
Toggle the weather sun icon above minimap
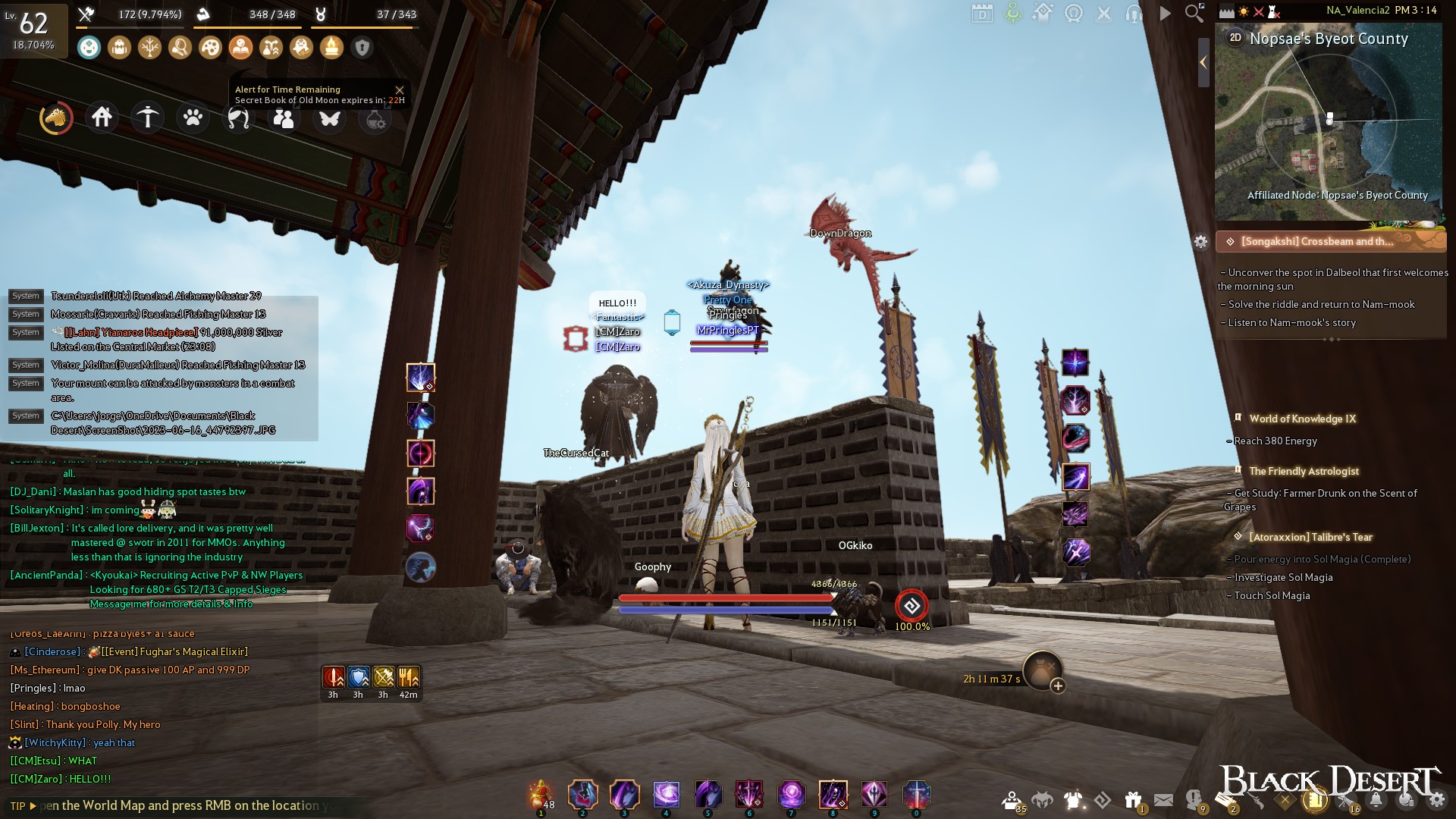coord(1244,11)
